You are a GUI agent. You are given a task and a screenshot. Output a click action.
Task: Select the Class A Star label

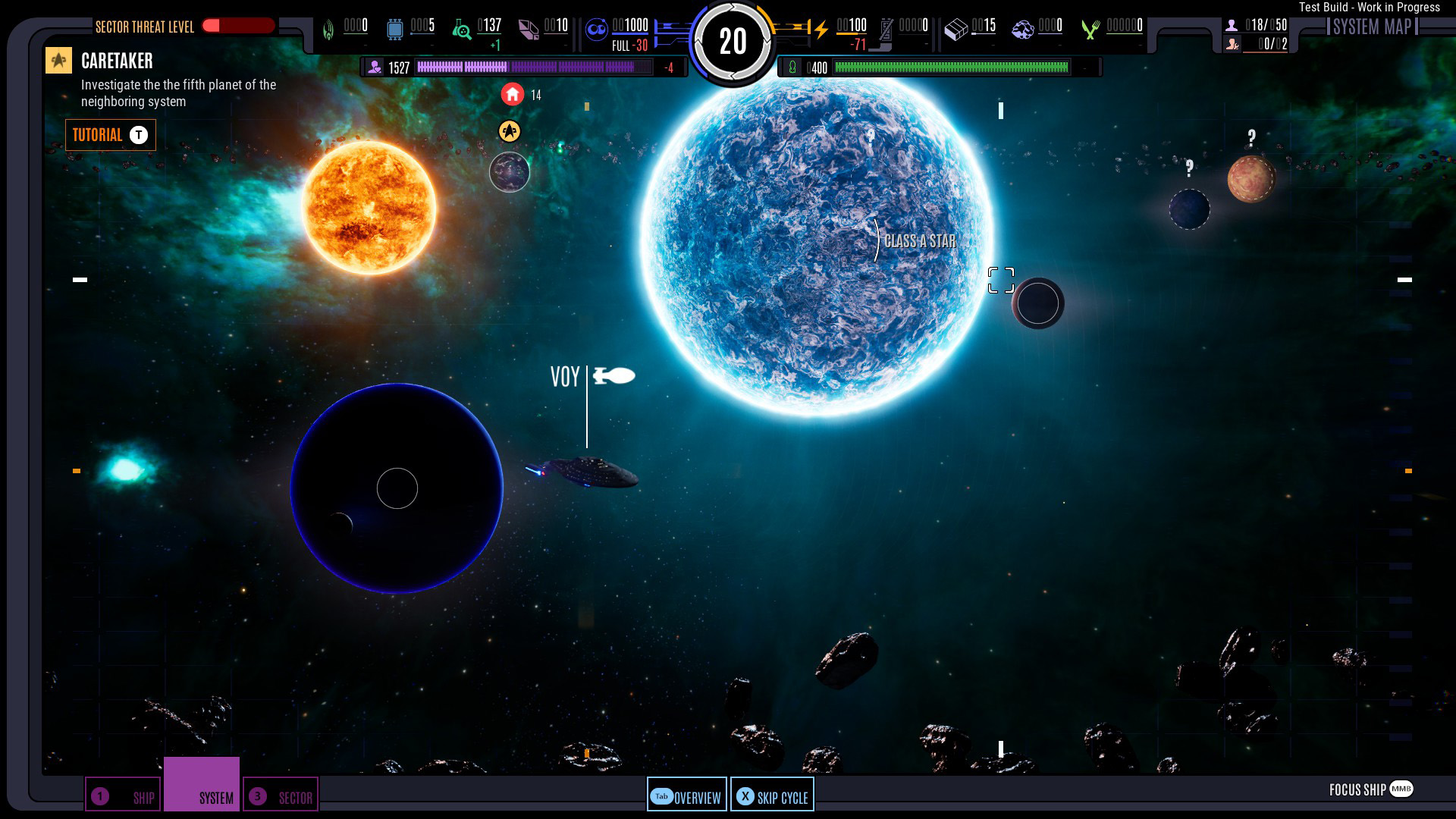[919, 241]
